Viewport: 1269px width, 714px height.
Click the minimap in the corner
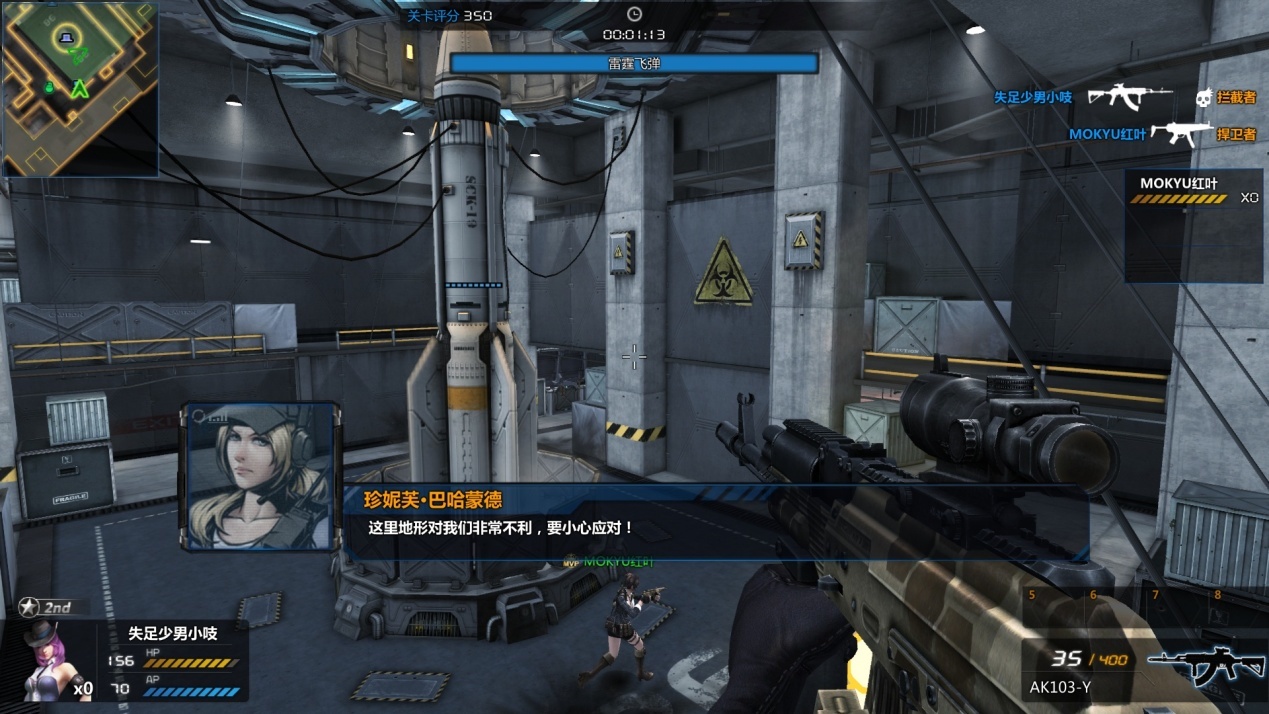(x=80, y=88)
